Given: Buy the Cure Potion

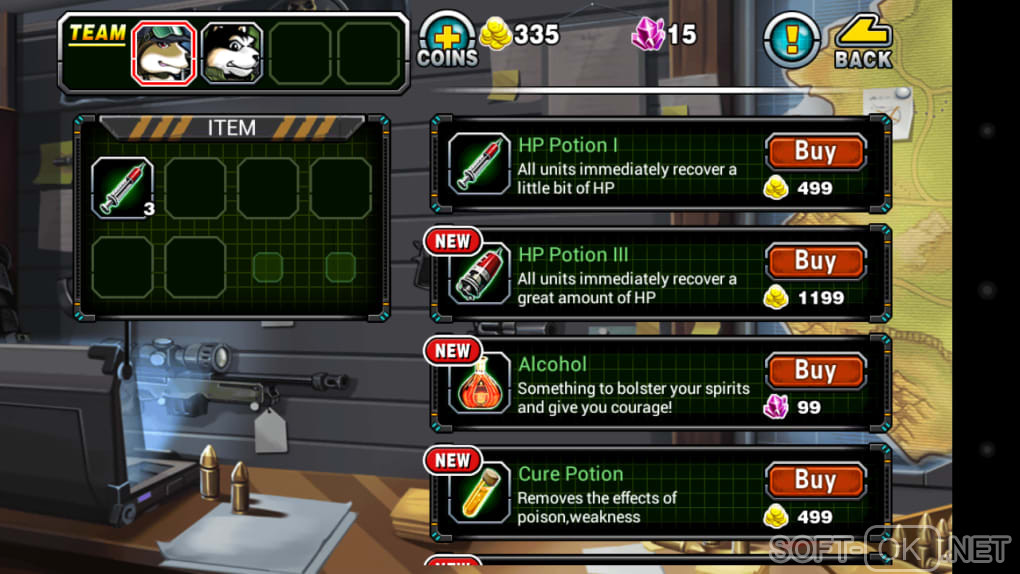Looking at the screenshot, I should [x=815, y=481].
